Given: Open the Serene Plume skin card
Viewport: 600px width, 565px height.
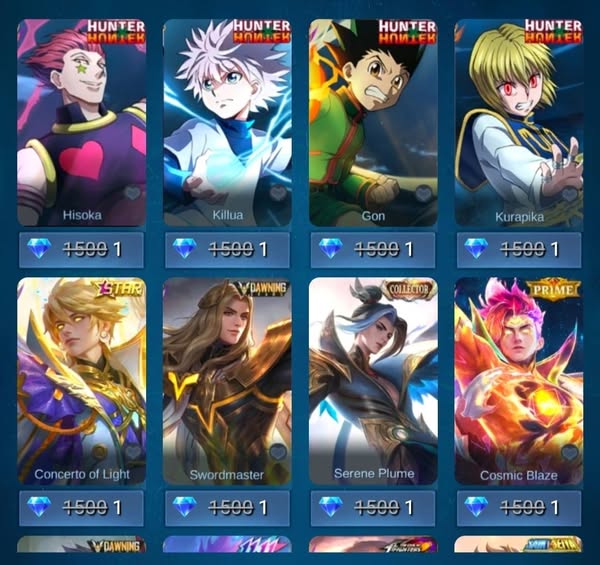Looking at the screenshot, I should (x=373, y=380).
